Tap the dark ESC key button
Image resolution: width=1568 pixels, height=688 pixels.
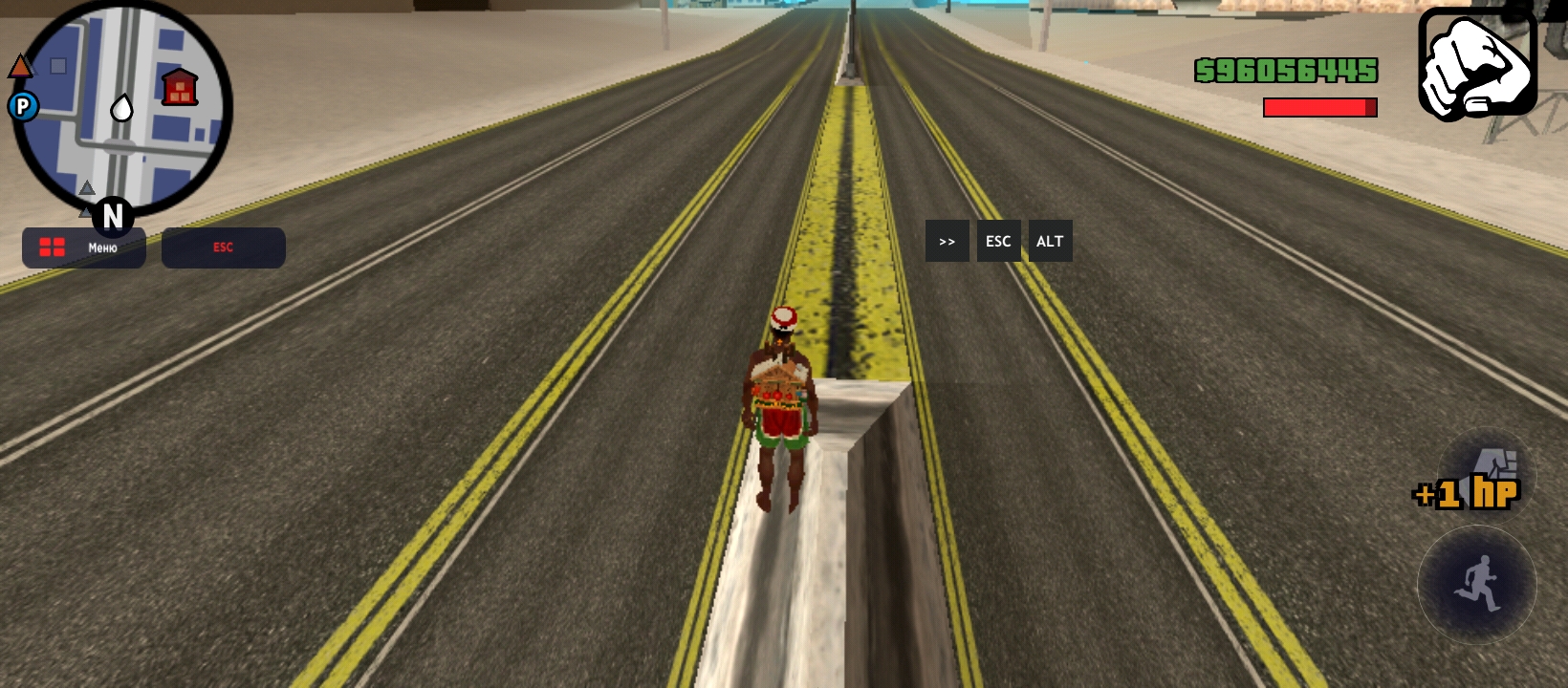point(998,242)
